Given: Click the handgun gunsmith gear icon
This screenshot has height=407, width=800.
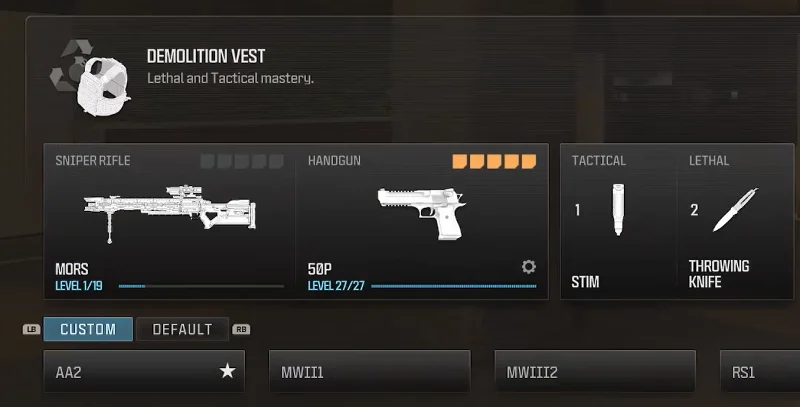Looking at the screenshot, I should (529, 267).
